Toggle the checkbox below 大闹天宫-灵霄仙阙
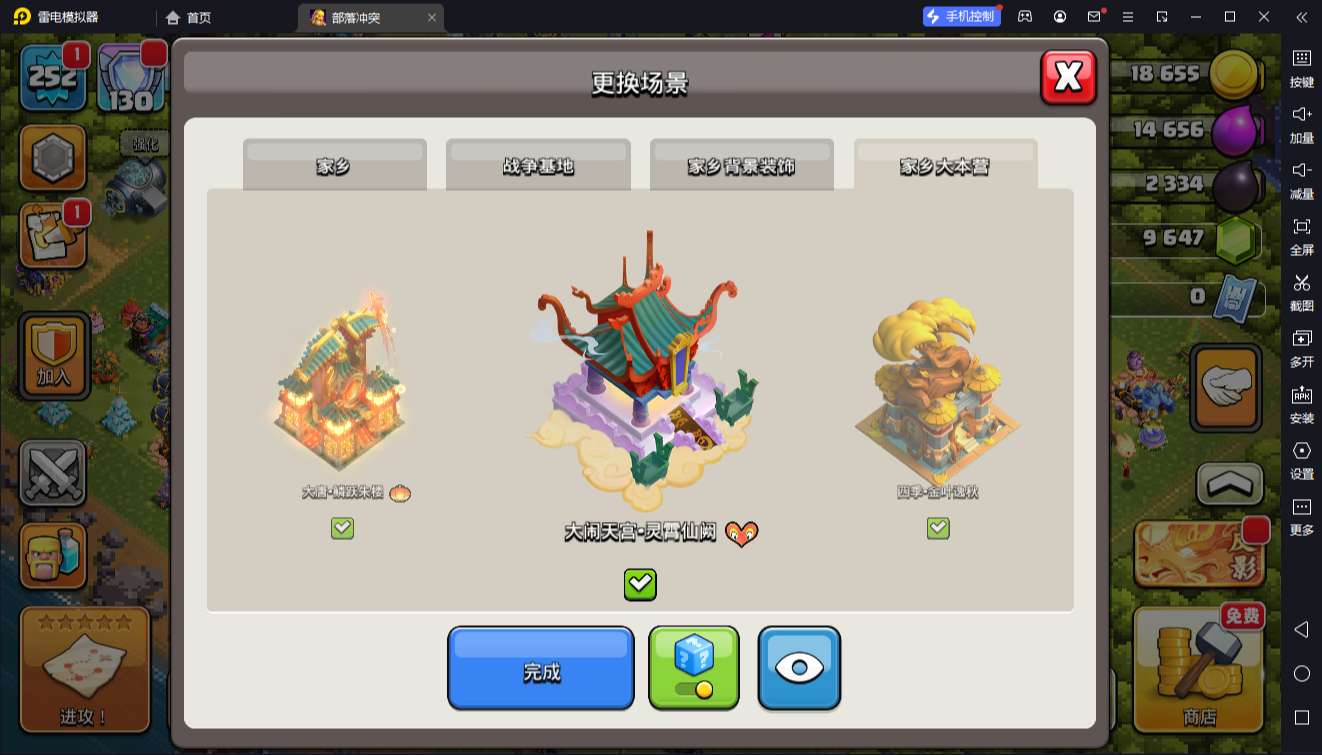The width and height of the screenshot is (1322, 755). click(x=640, y=584)
